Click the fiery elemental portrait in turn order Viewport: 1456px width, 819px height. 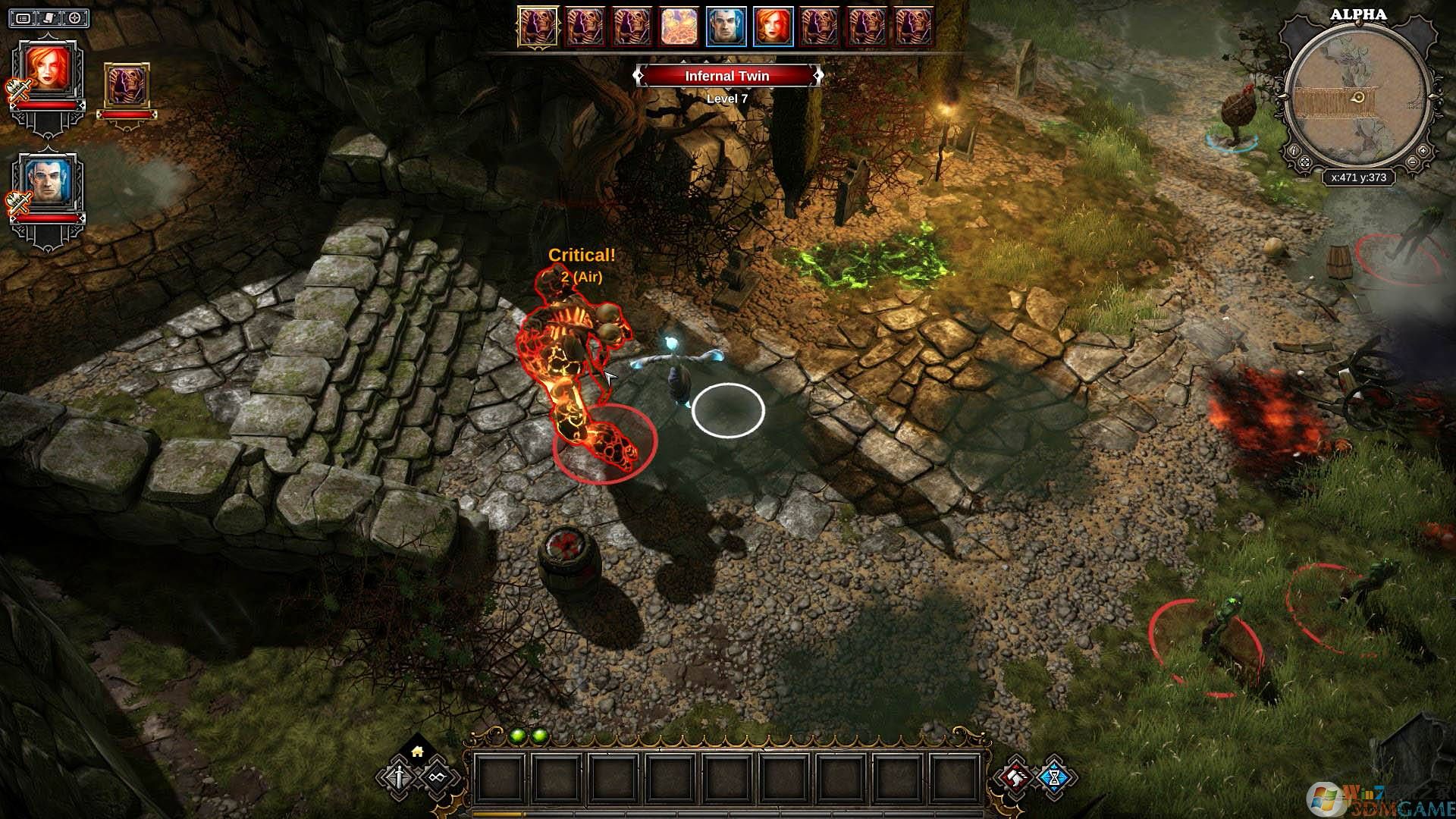pos(679,27)
